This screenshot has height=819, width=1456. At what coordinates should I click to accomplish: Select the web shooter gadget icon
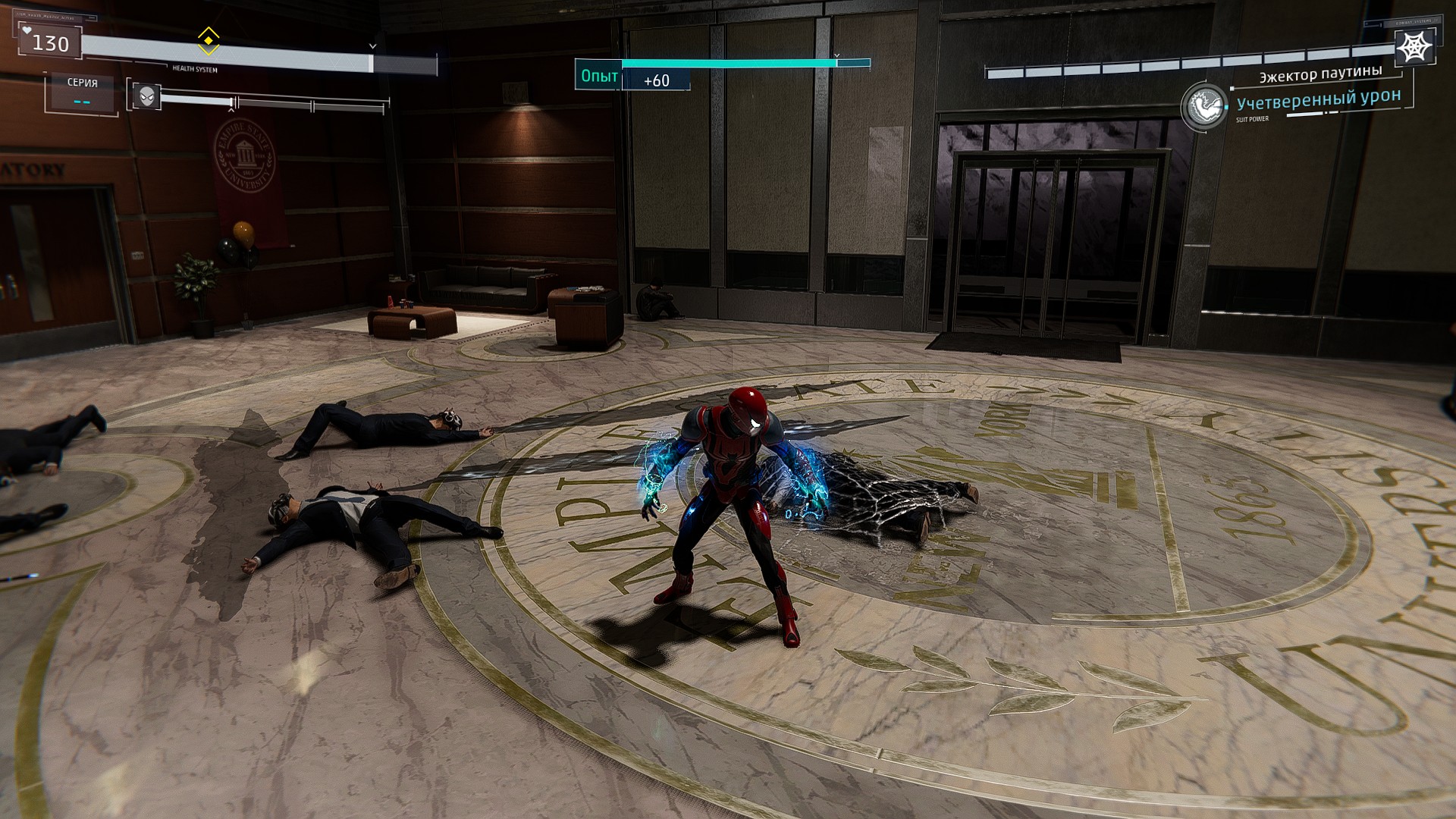click(x=1414, y=47)
